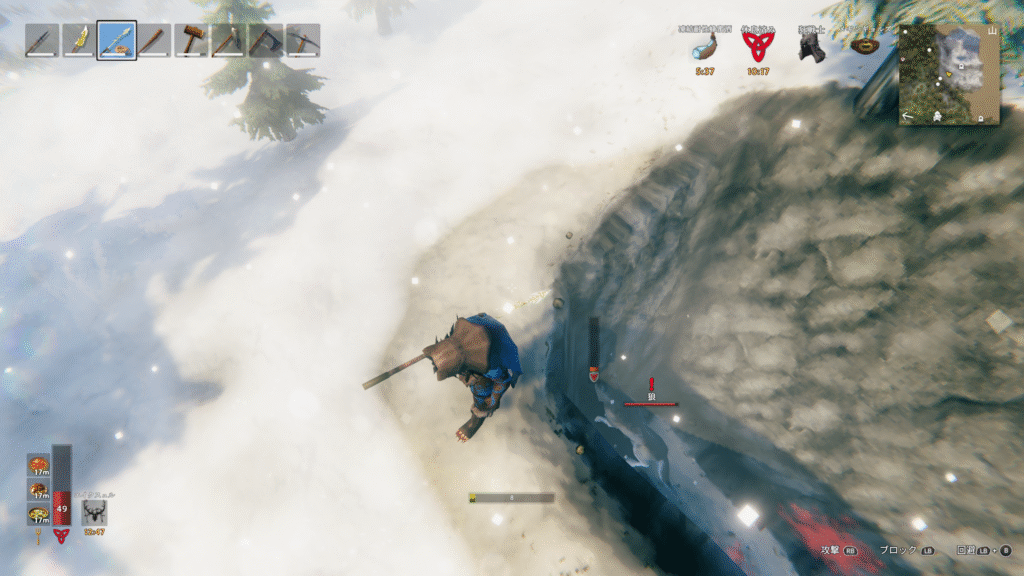Click the yellow stew food icon
The image size is (1024, 576).
38,514
